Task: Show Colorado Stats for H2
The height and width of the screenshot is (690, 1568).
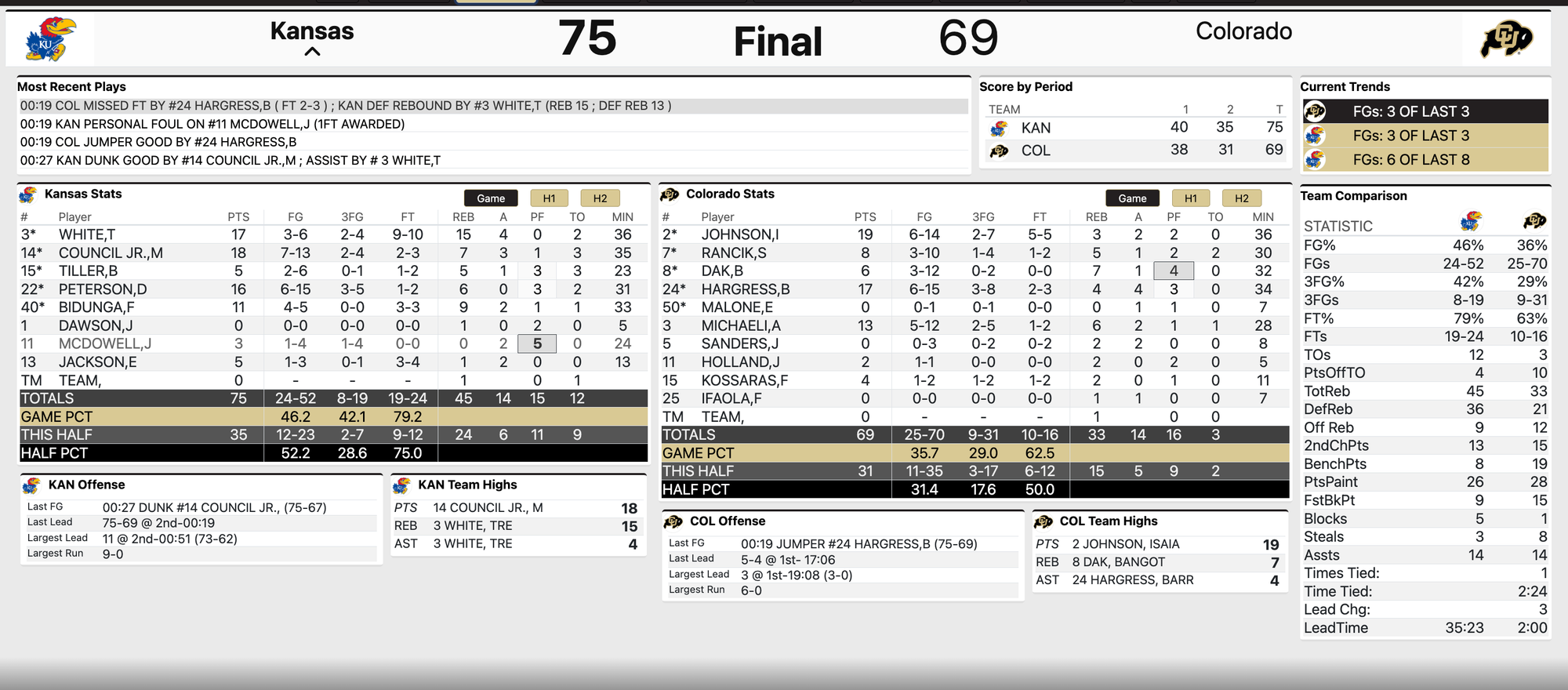Action: tap(1241, 198)
